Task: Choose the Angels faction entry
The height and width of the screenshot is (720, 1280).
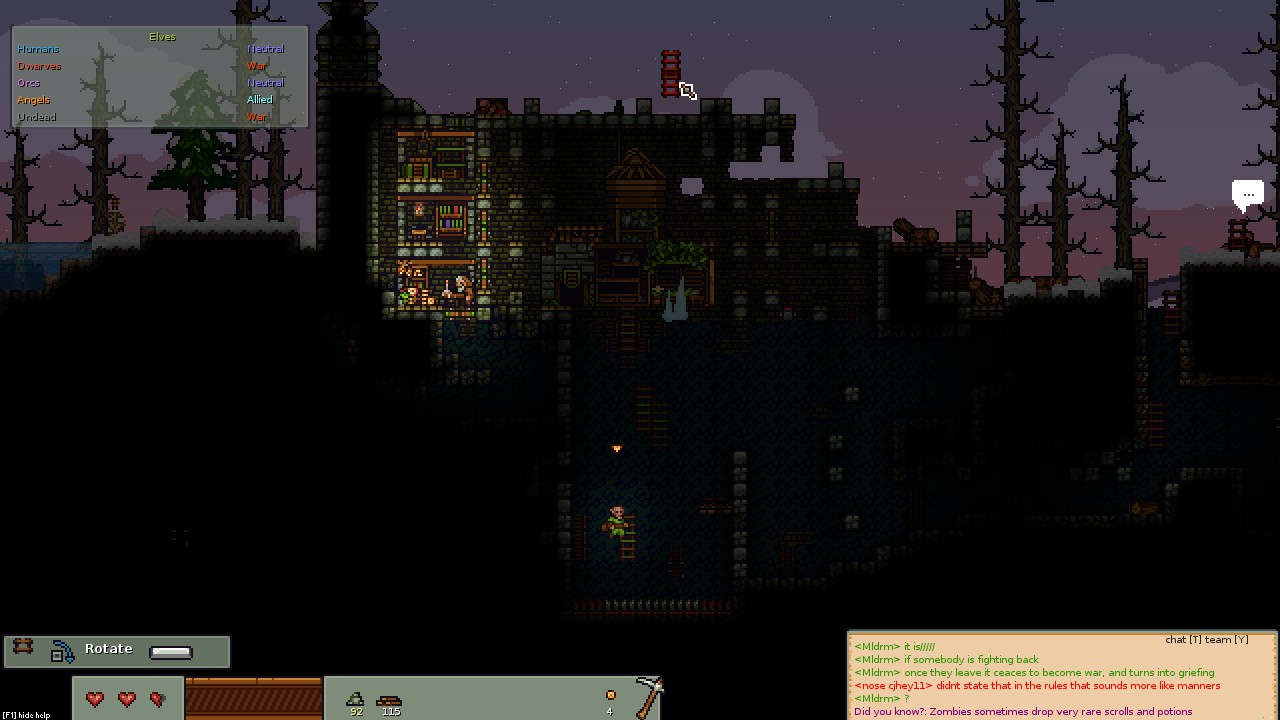Action: 33,100
